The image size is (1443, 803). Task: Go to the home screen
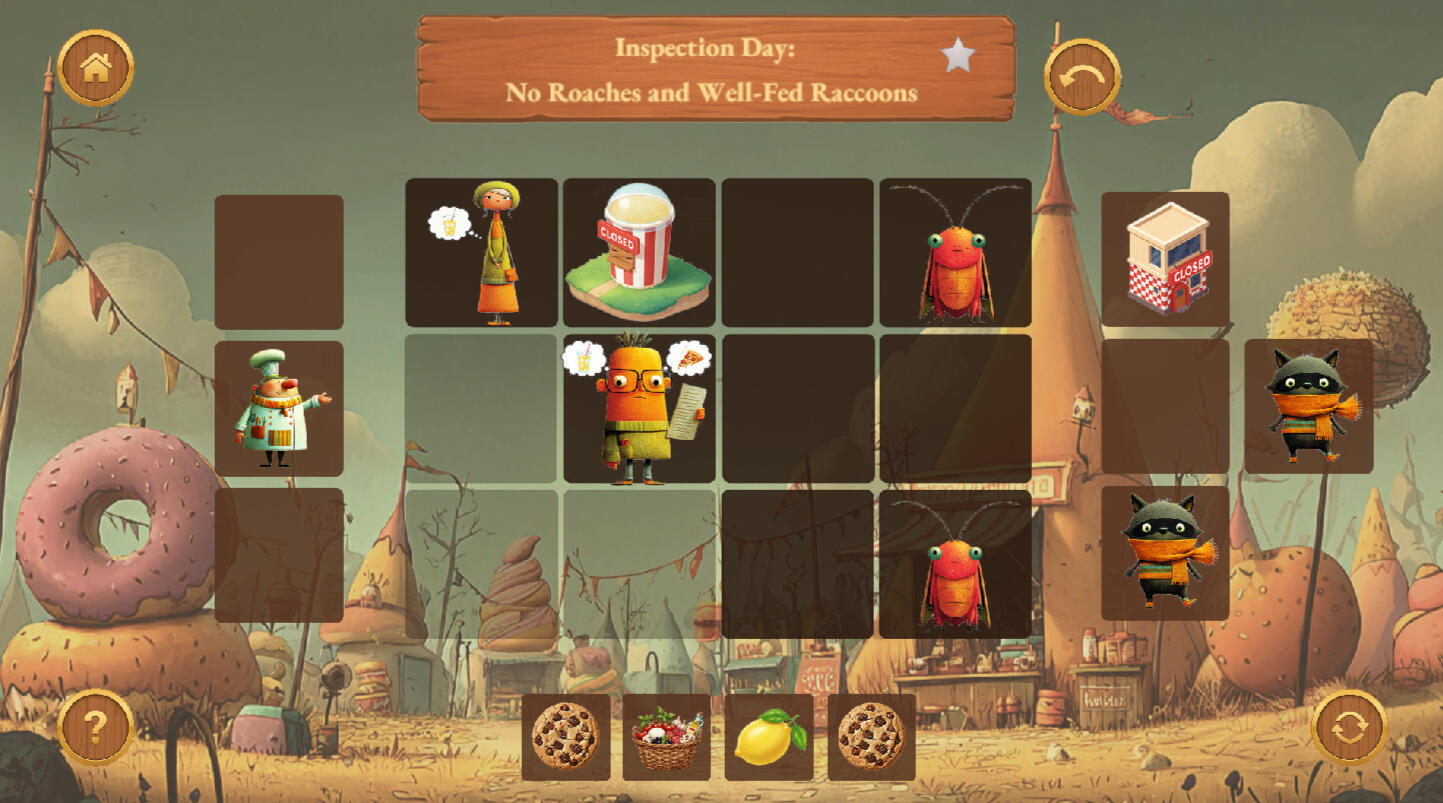[x=96, y=67]
